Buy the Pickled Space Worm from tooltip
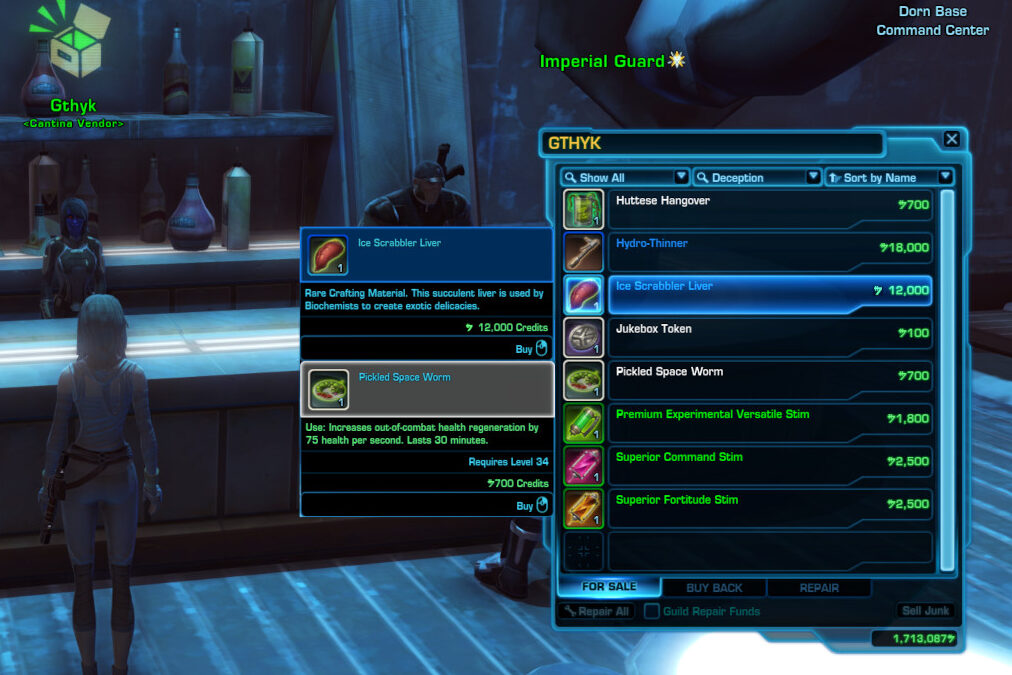The height and width of the screenshot is (675, 1012). coord(531,505)
